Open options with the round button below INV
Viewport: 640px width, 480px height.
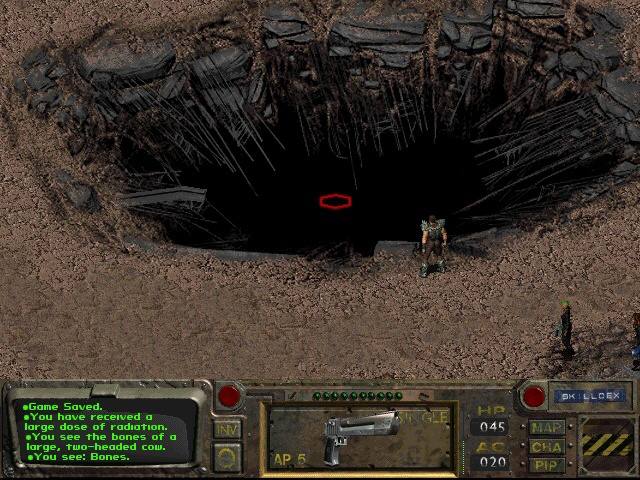(227, 456)
